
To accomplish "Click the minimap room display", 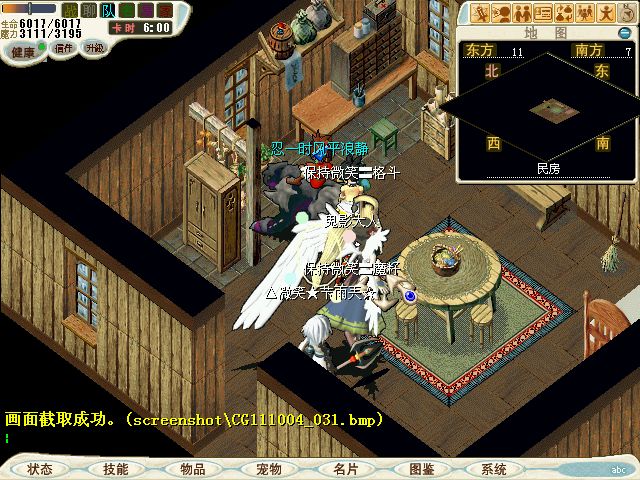I will pyautogui.click(x=546, y=105).
